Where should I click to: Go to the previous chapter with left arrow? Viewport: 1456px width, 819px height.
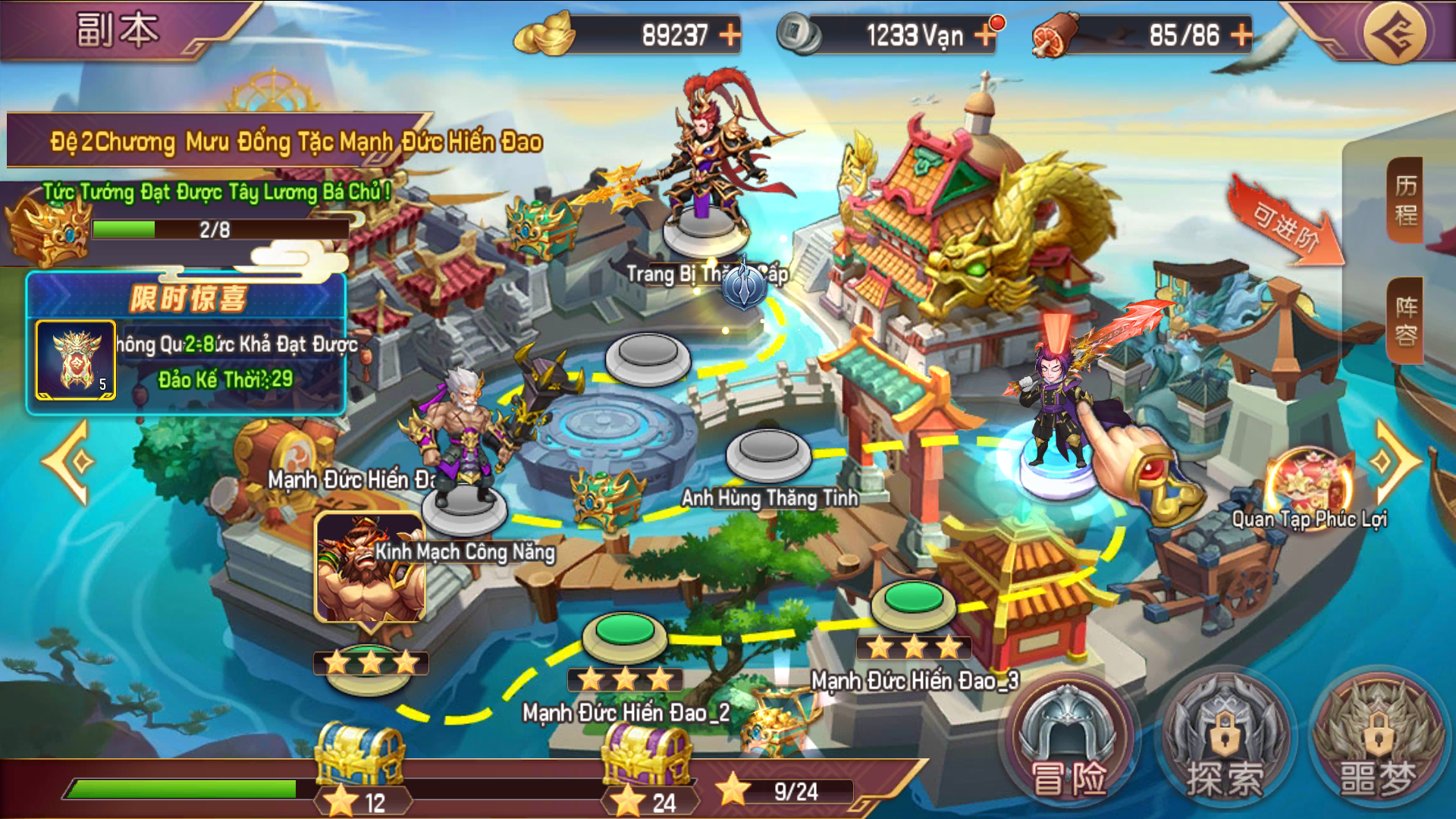(x=71, y=462)
